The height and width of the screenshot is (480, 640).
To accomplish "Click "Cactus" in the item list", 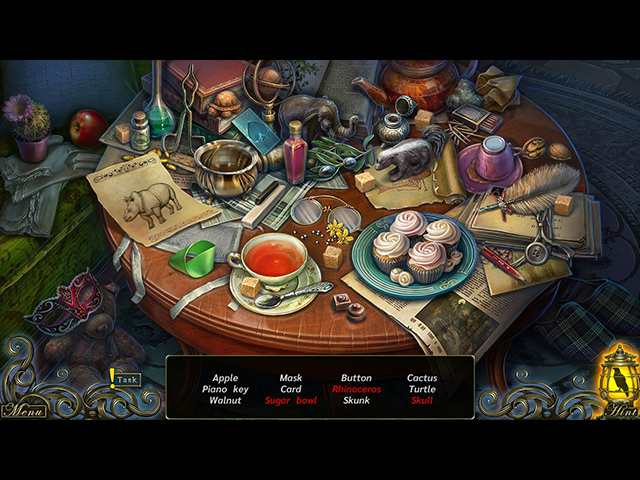I will click(x=422, y=378).
